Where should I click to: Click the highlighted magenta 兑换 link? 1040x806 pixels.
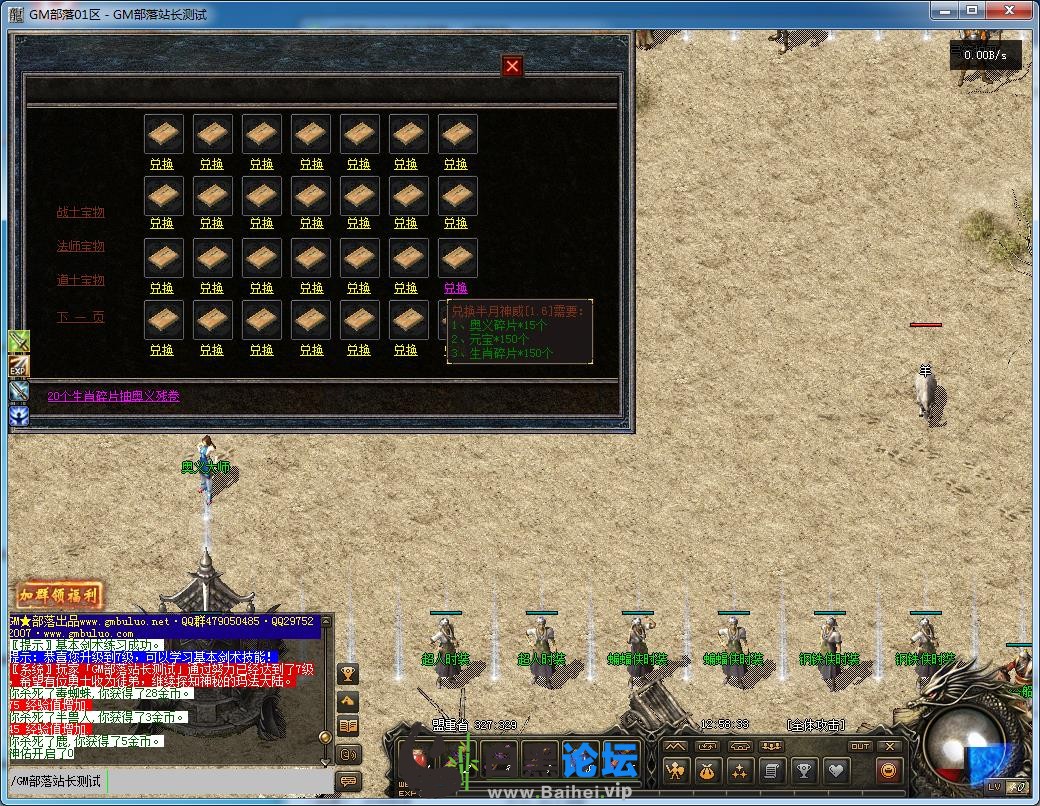click(455, 287)
